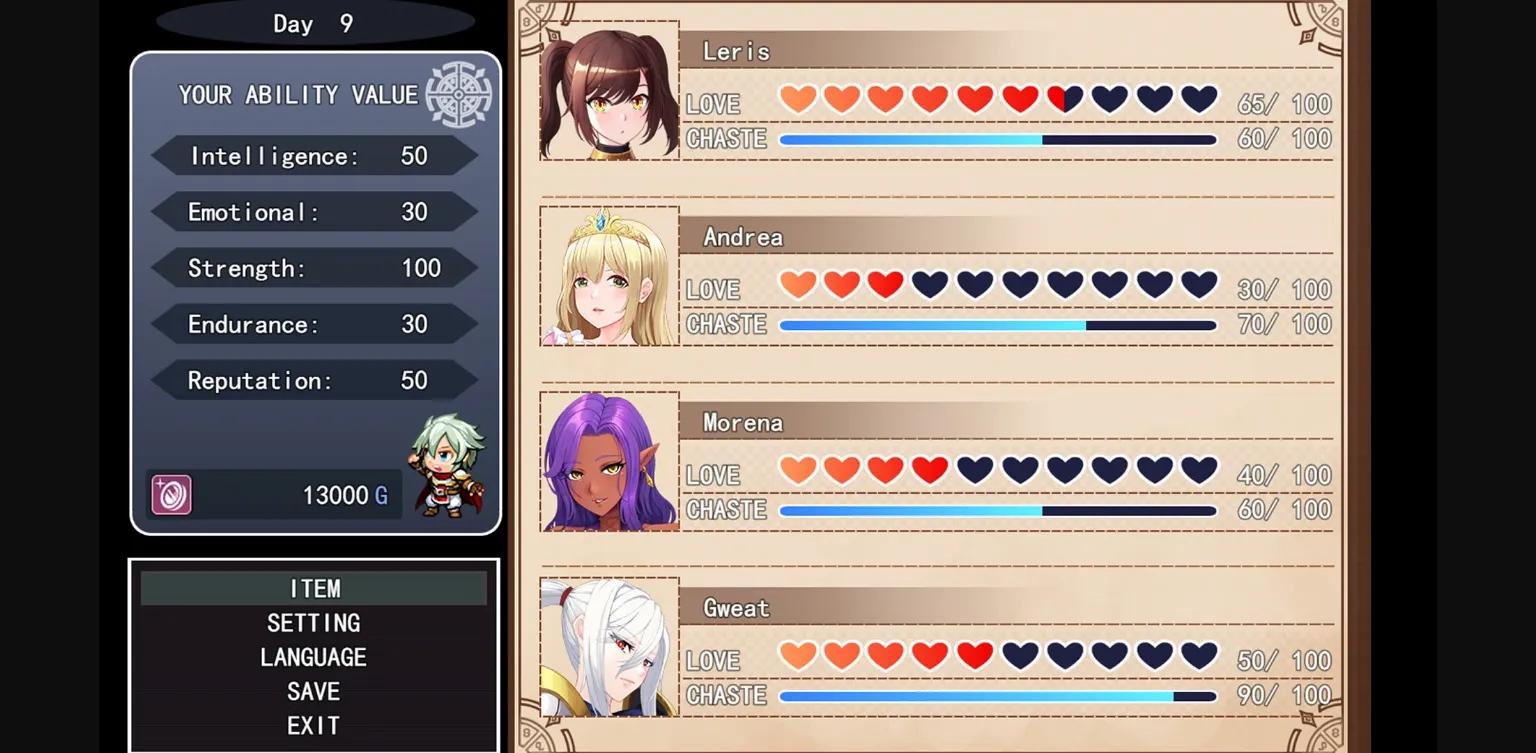Click Morena's character portrait

pyautogui.click(x=608, y=461)
